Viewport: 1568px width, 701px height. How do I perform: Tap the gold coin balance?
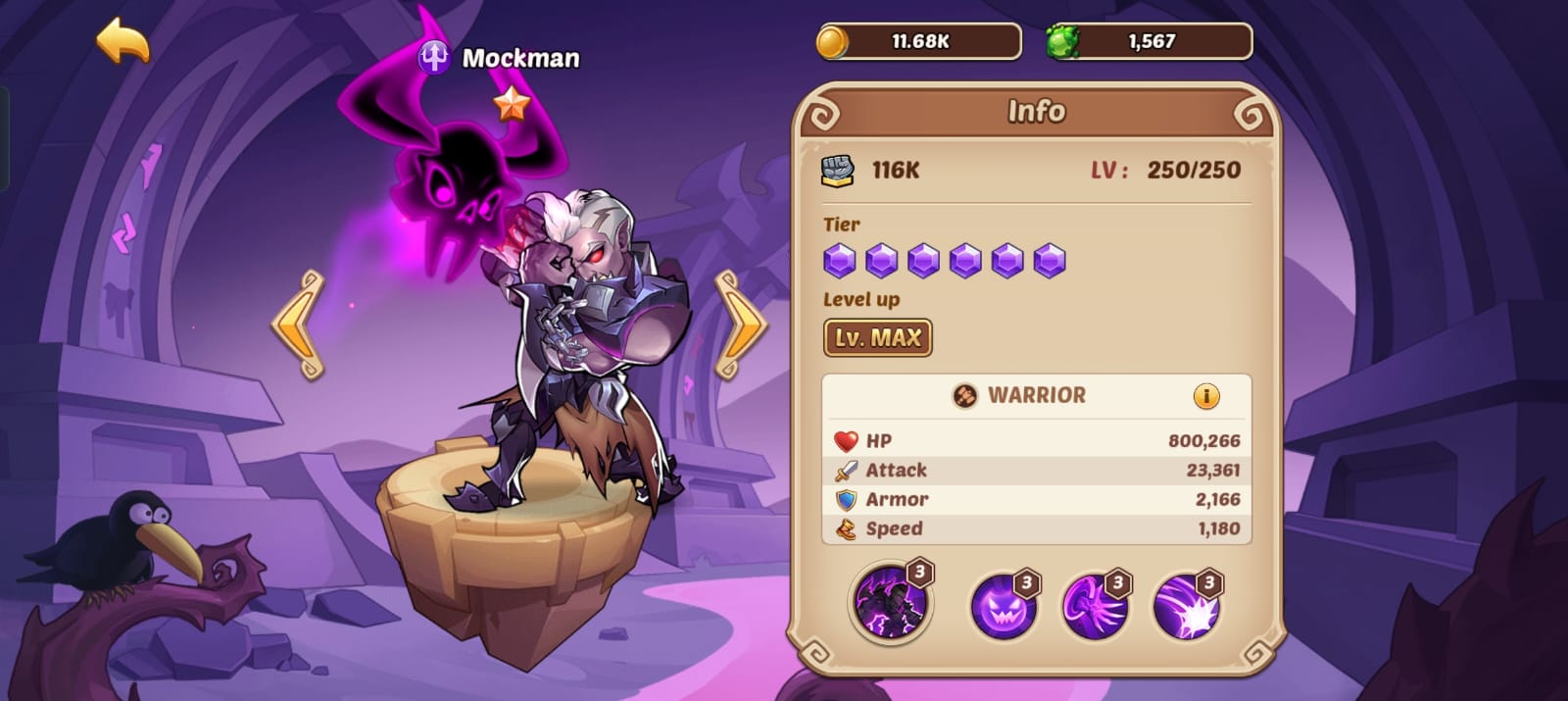pyautogui.click(x=918, y=41)
